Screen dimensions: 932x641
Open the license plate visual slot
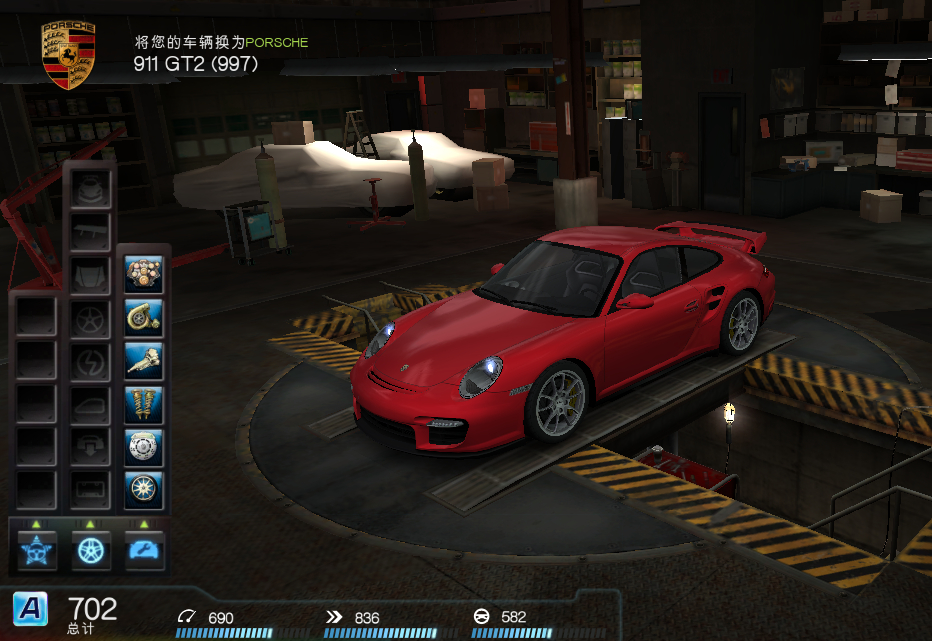[x=90, y=490]
